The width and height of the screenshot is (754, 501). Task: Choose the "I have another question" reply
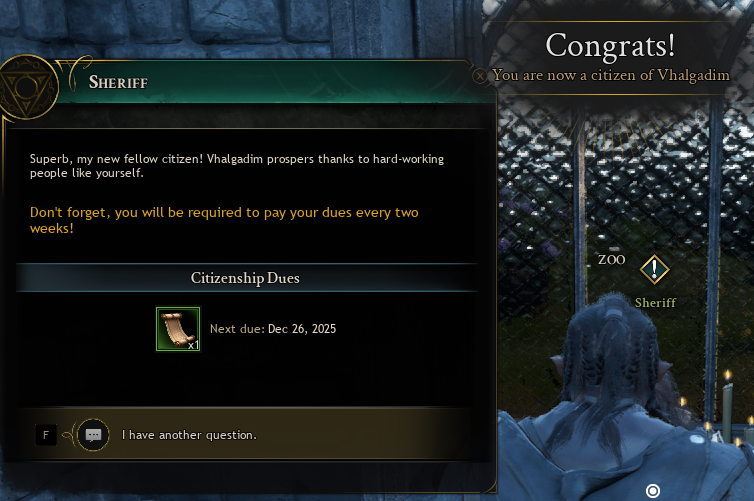click(189, 435)
